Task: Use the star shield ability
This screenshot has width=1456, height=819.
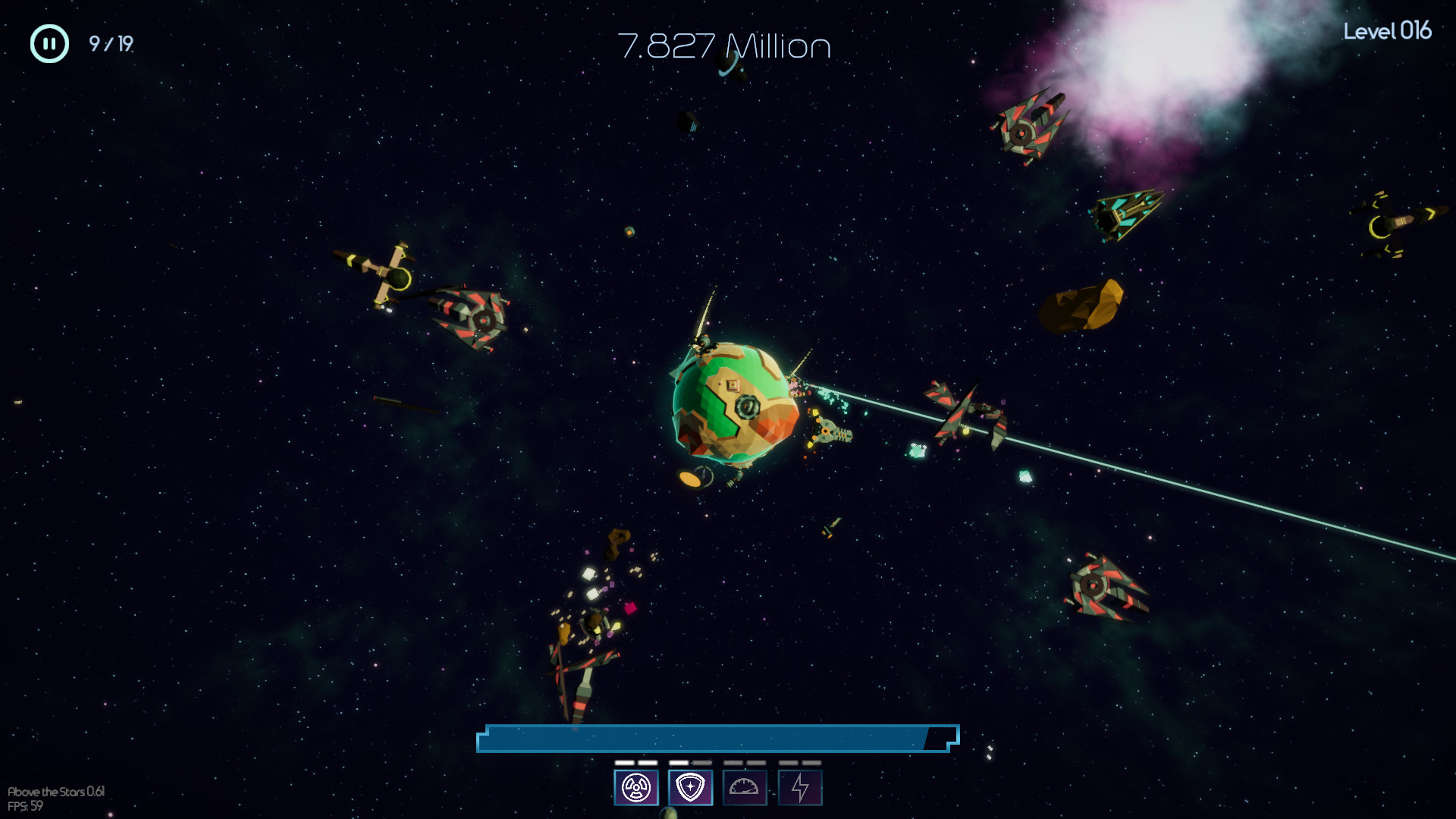Action: tap(690, 788)
